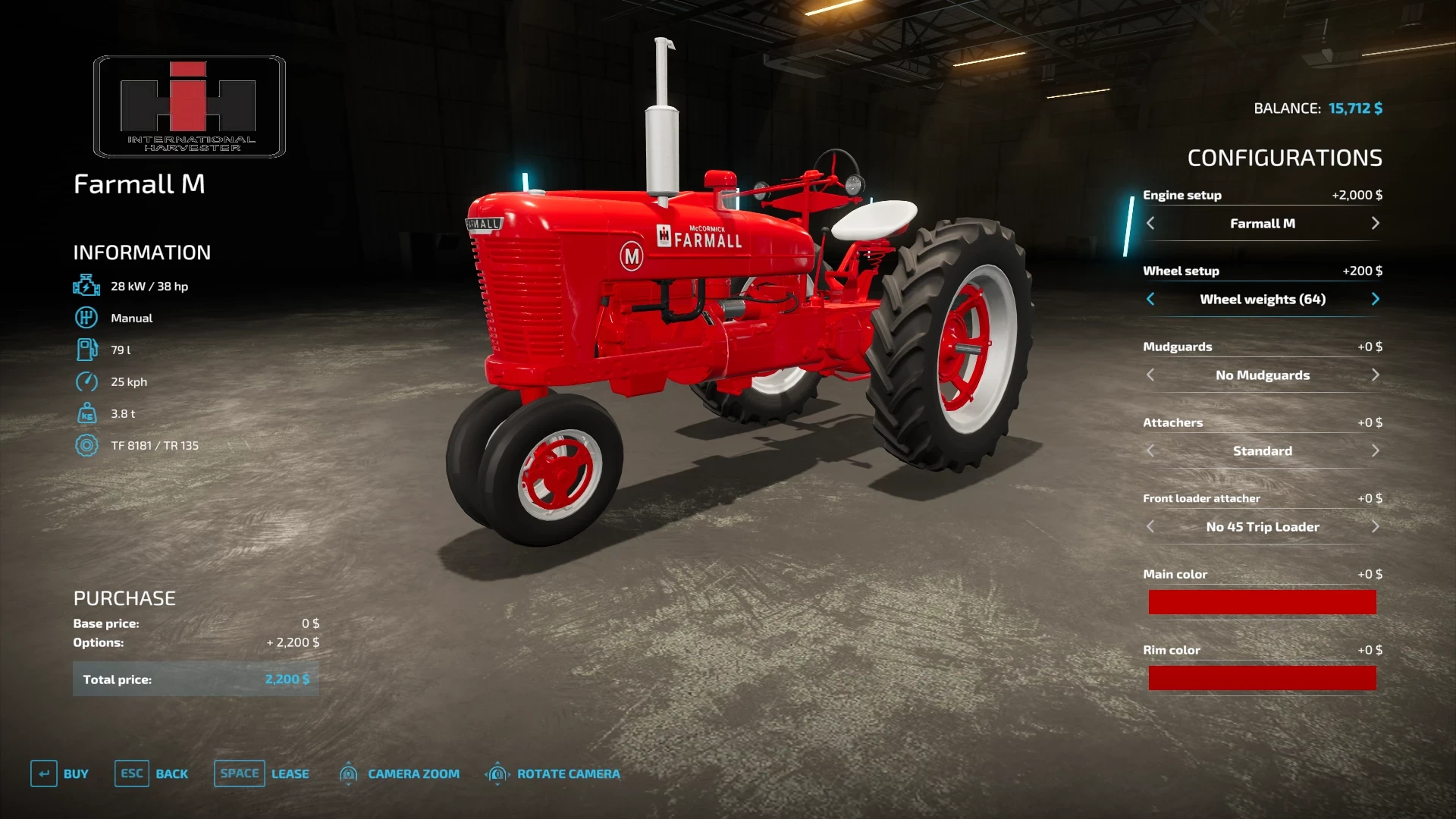The image size is (1456, 819).
Task: Switch to the previous Wheel weights option
Action: tap(1150, 299)
